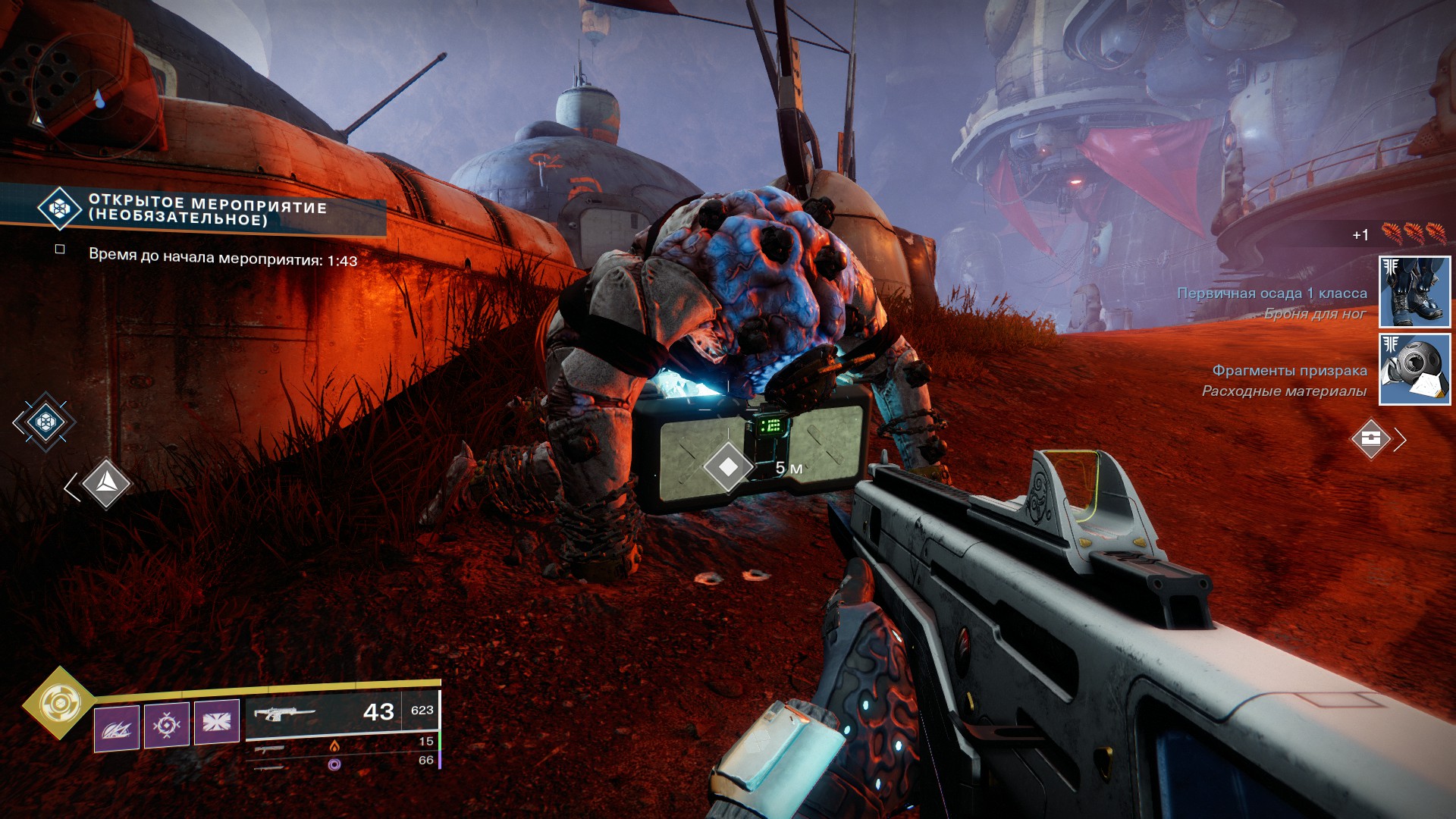Screen dimensions: 1456x819
Task: Click the diamond waypoint marker on the chest
Action: pyautogui.click(x=727, y=467)
